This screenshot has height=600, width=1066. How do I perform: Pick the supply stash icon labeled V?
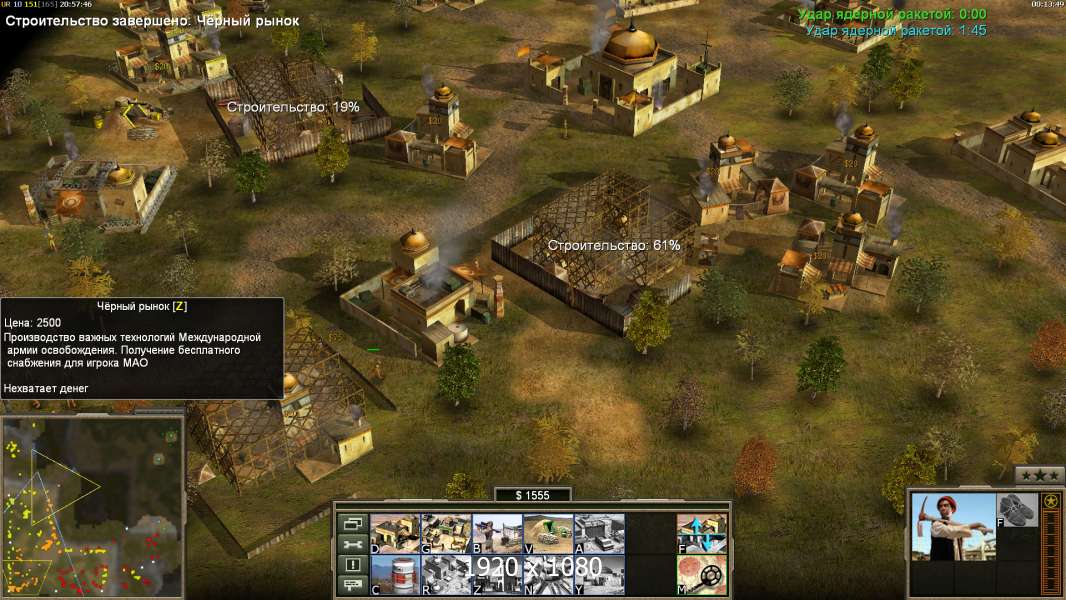pyautogui.click(x=548, y=533)
